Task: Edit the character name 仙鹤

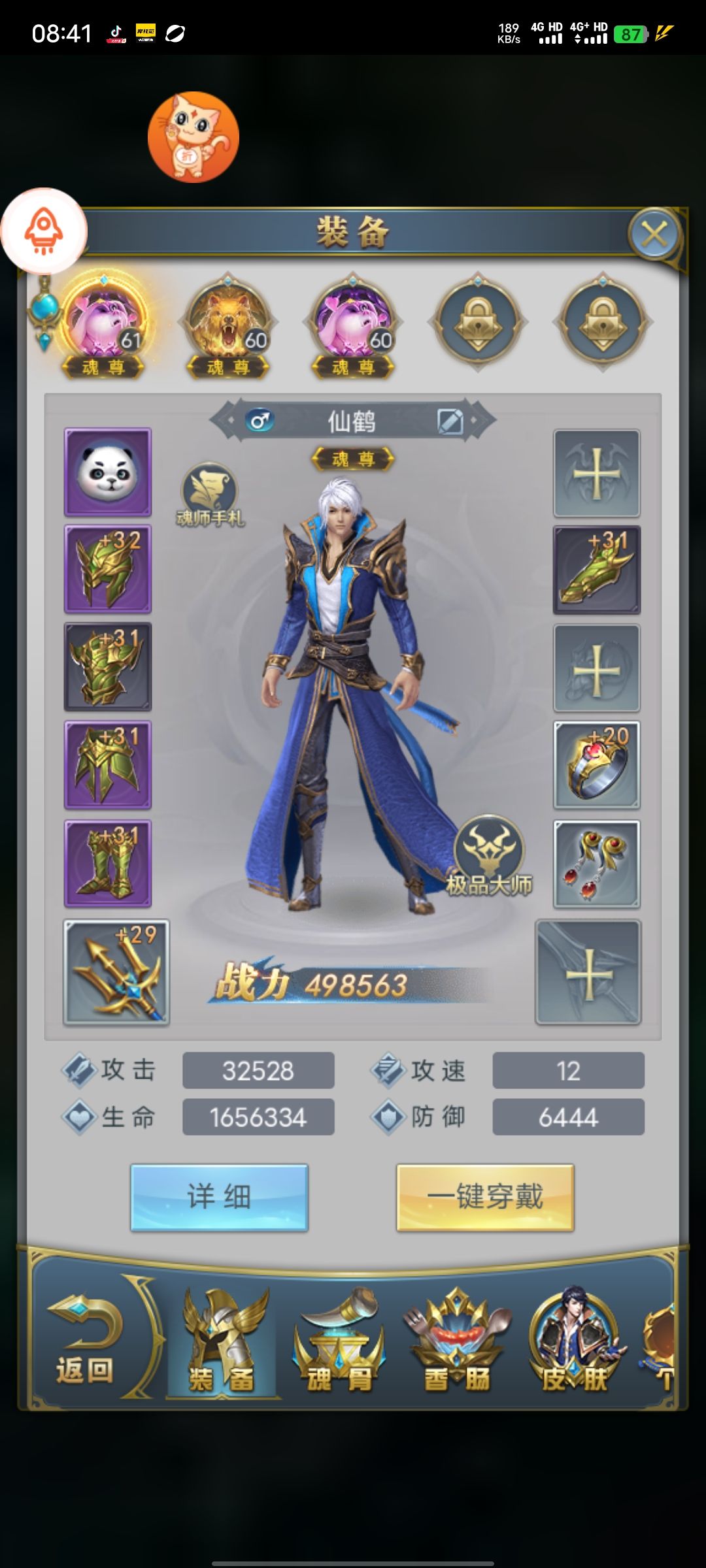Action: pyautogui.click(x=450, y=421)
